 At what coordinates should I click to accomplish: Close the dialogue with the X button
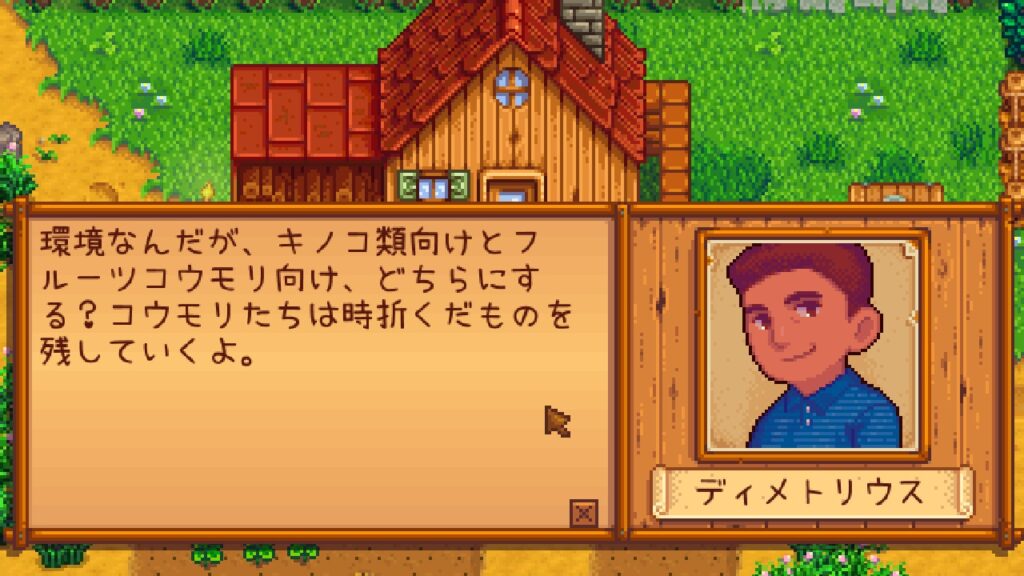584,514
